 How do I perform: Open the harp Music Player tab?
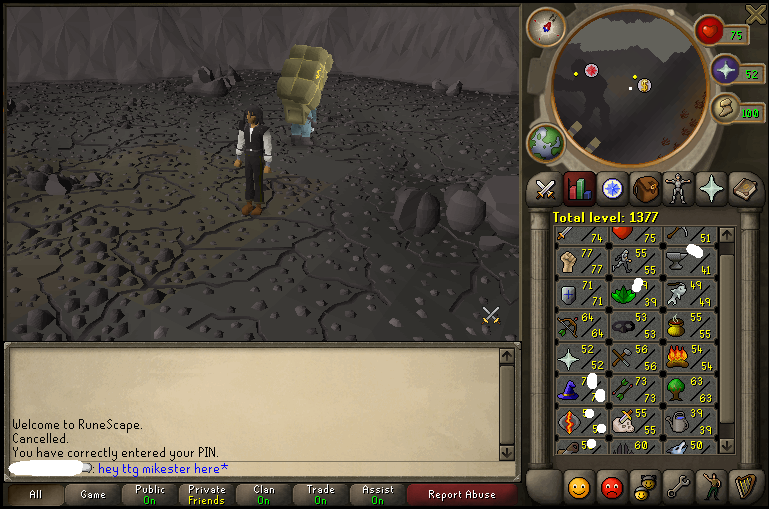[x=744, y=488]
